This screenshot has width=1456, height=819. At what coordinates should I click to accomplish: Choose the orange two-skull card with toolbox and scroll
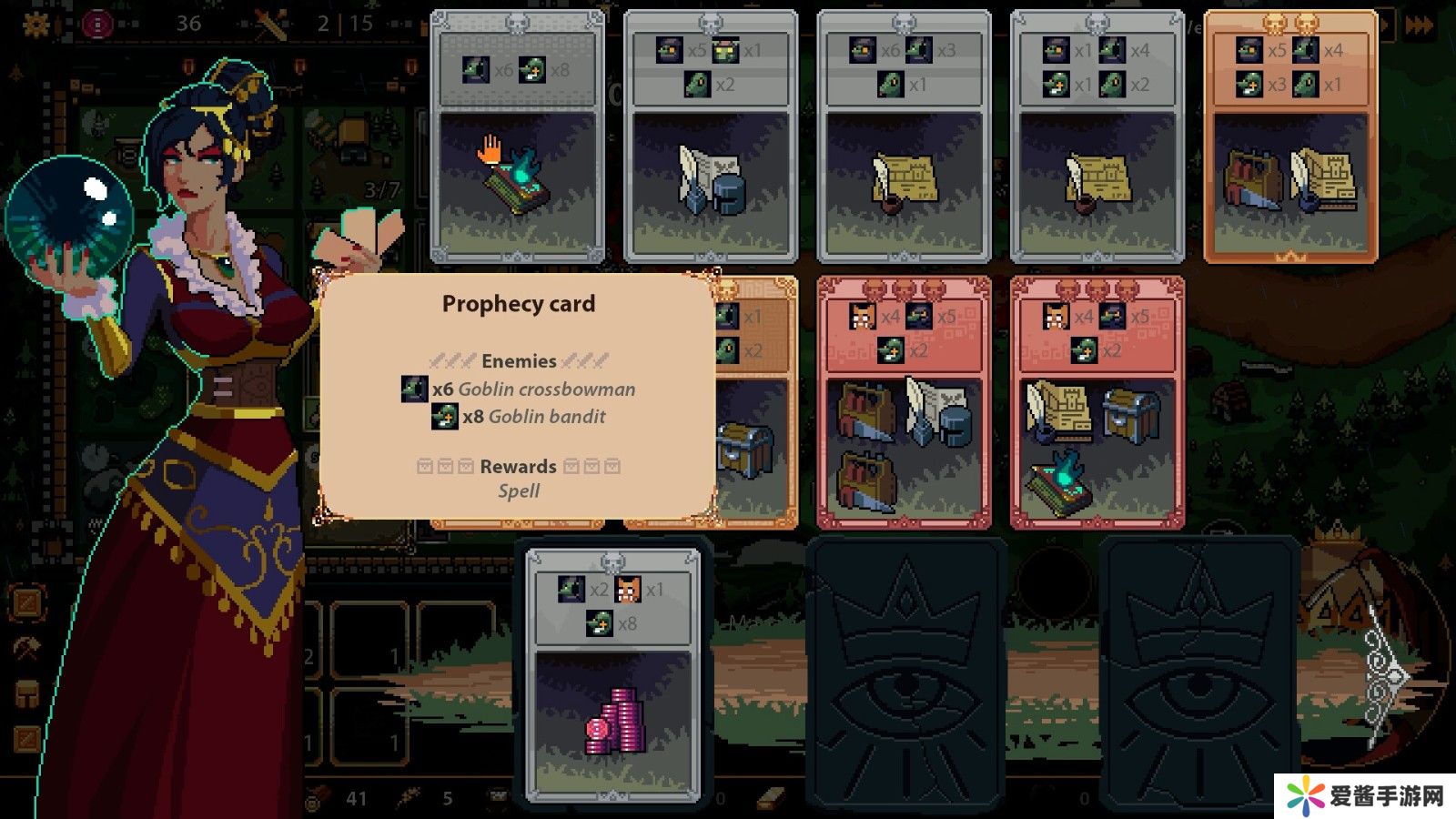click(x=1290, y=136)
